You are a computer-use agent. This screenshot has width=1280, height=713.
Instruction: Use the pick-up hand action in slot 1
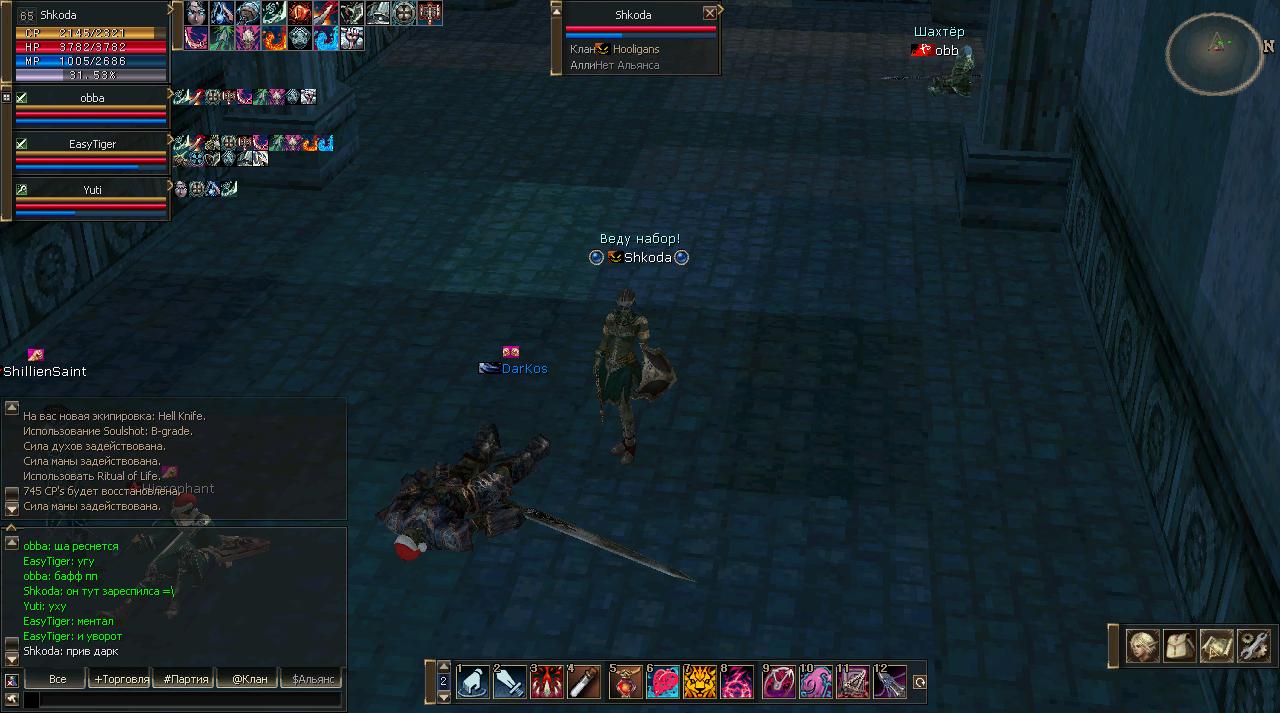(x=473, y=681)
